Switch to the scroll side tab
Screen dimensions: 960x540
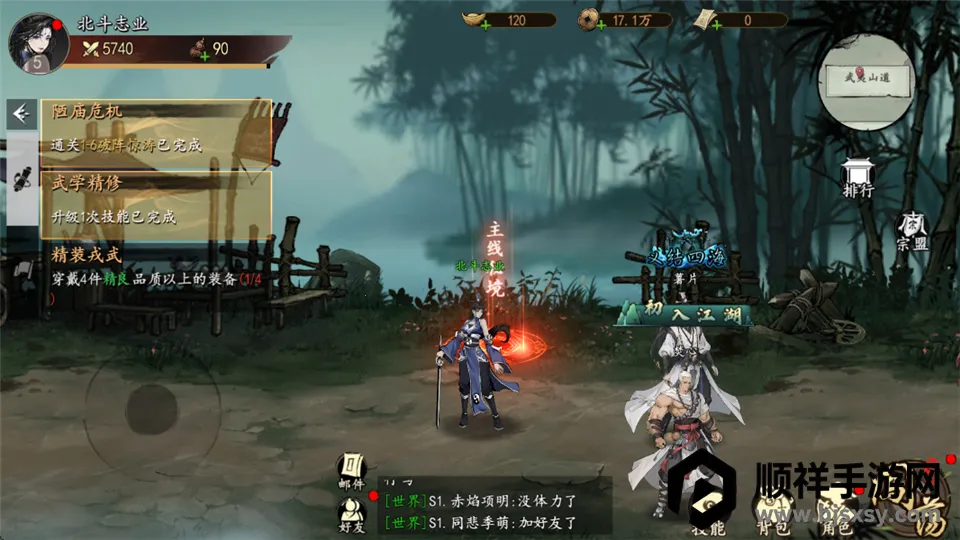click(x=20, y=180)
